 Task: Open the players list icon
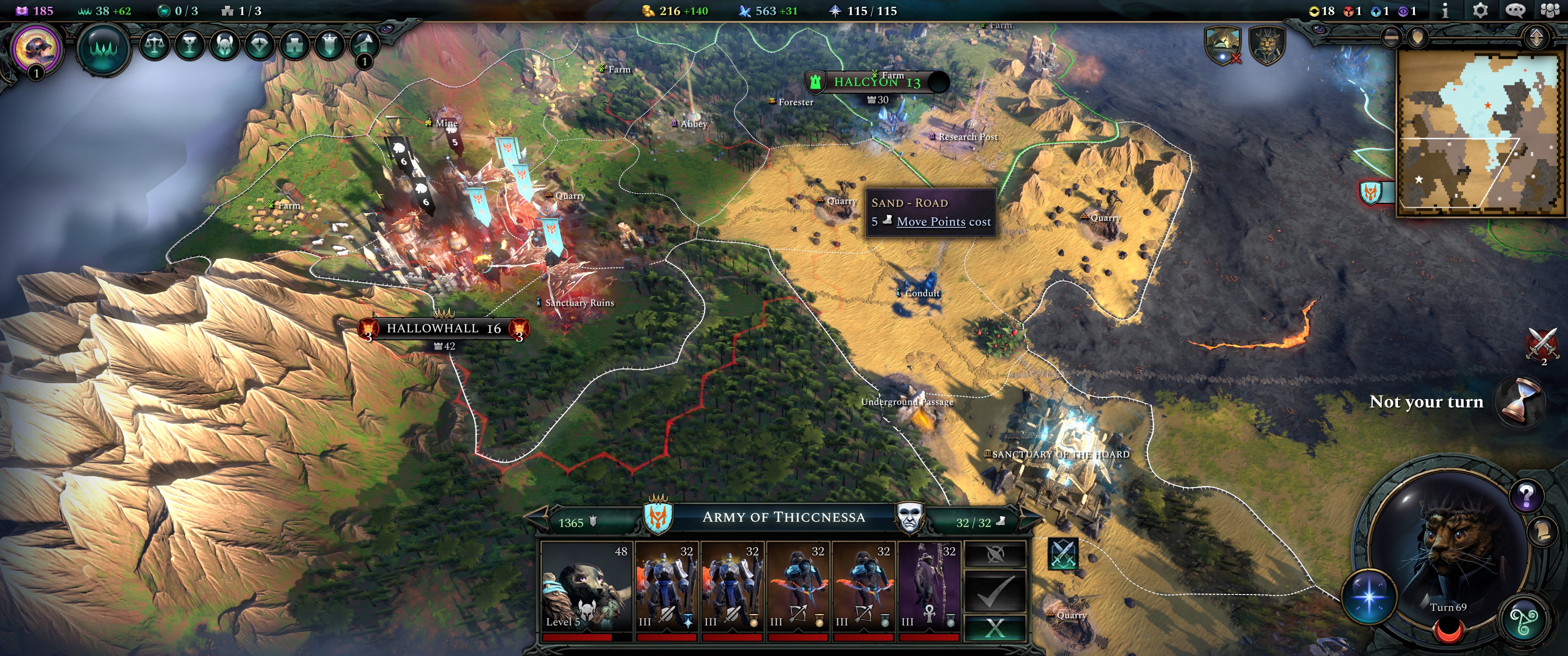1550,10
